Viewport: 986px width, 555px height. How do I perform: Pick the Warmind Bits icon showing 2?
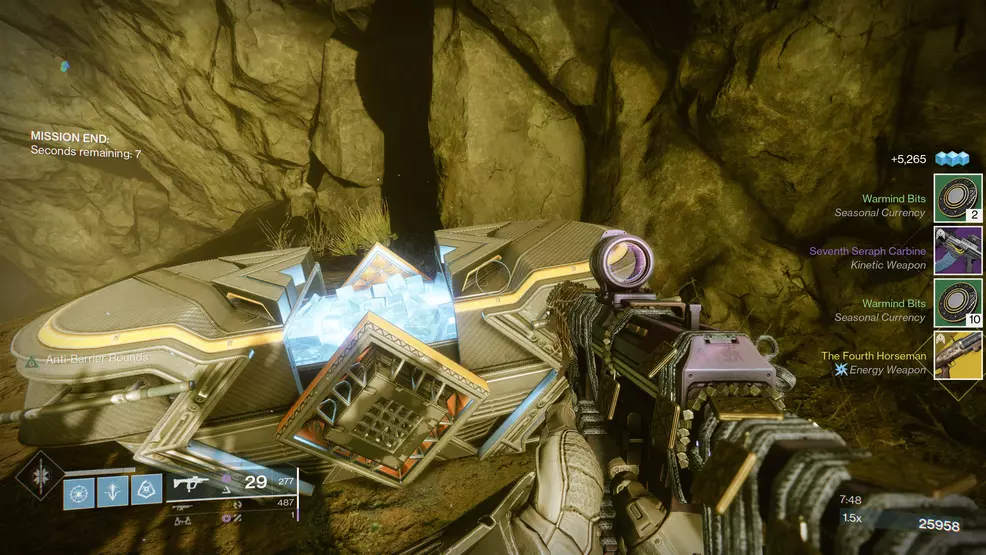click(x=958, y=199)
